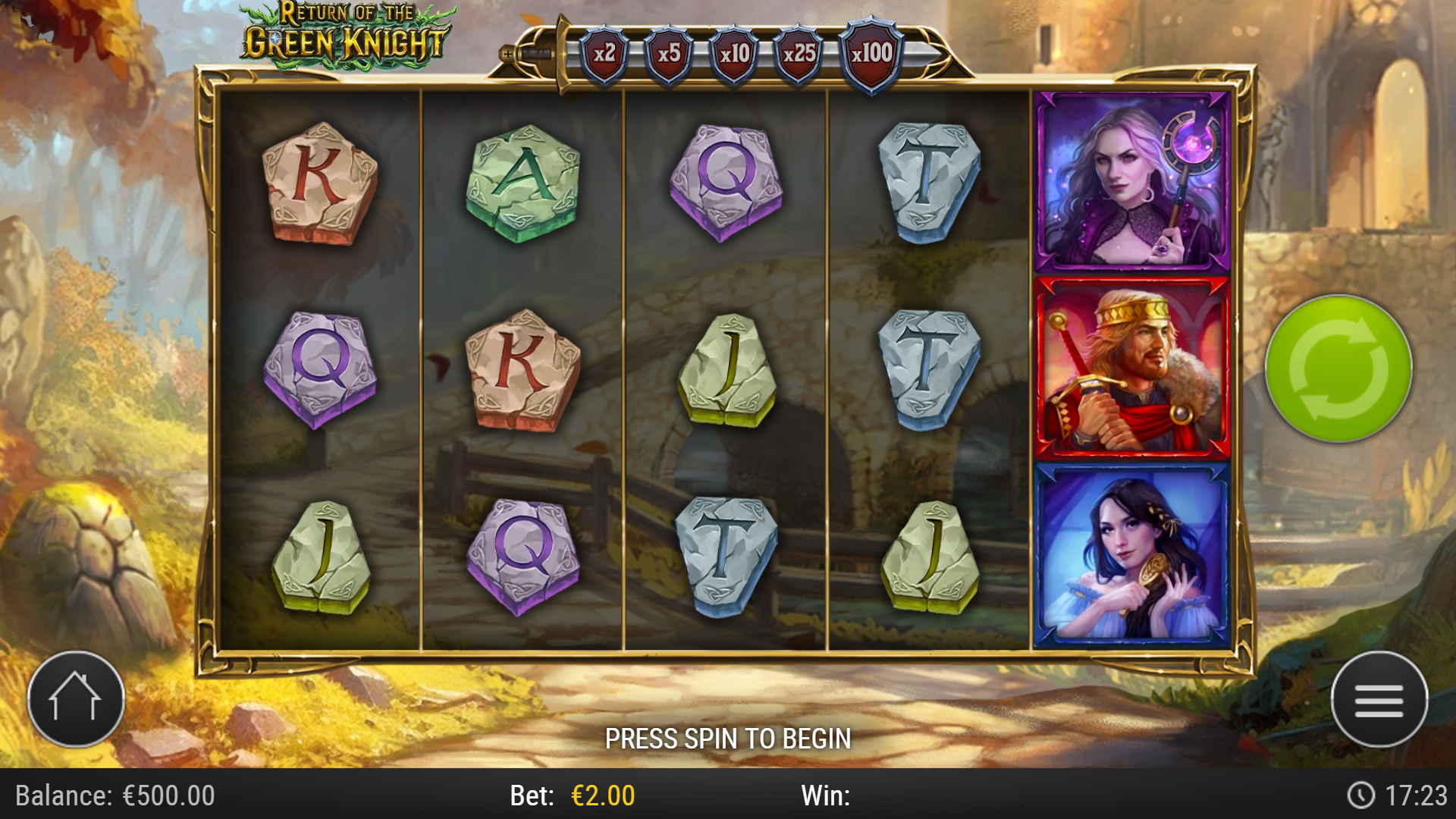Click the x2 multiplier shield

(604, 52)
